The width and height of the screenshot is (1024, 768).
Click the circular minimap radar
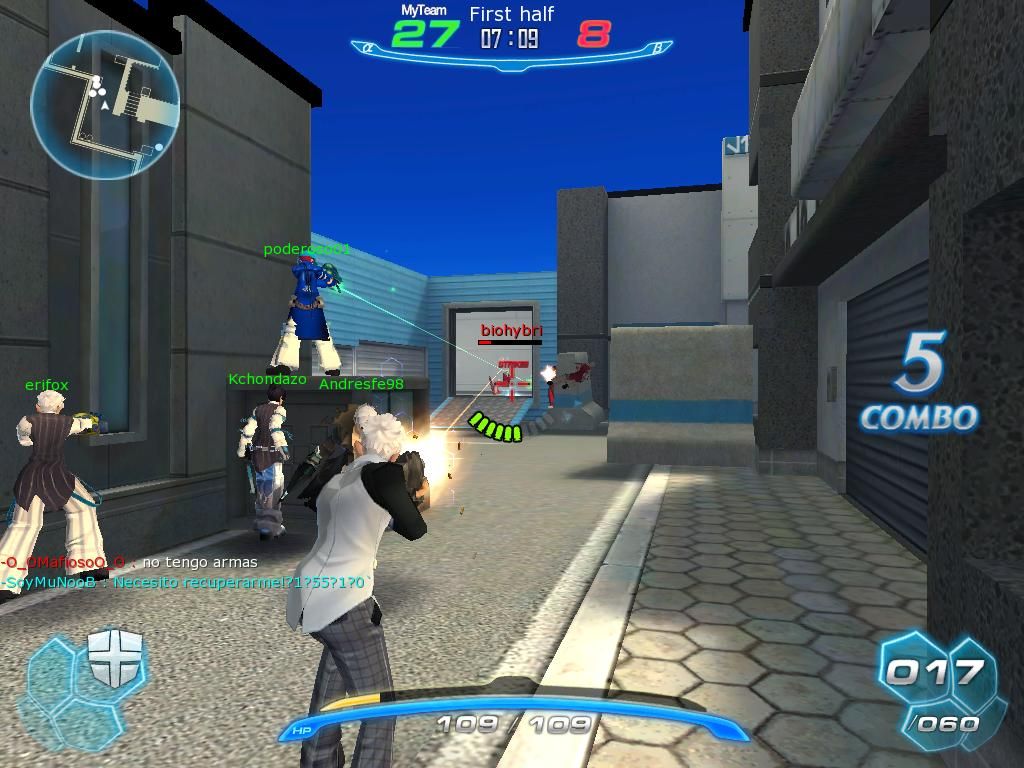point(105,105)
